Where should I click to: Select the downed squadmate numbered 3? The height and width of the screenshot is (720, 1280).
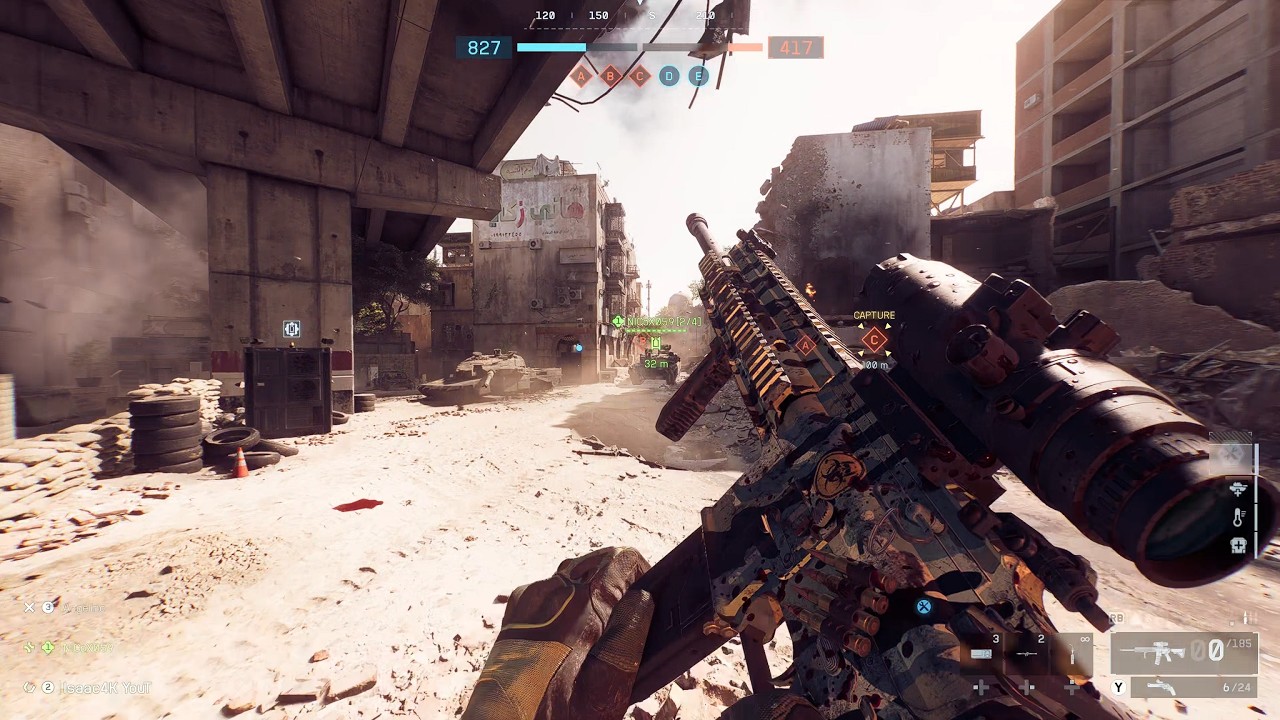(x=70, y=607)
